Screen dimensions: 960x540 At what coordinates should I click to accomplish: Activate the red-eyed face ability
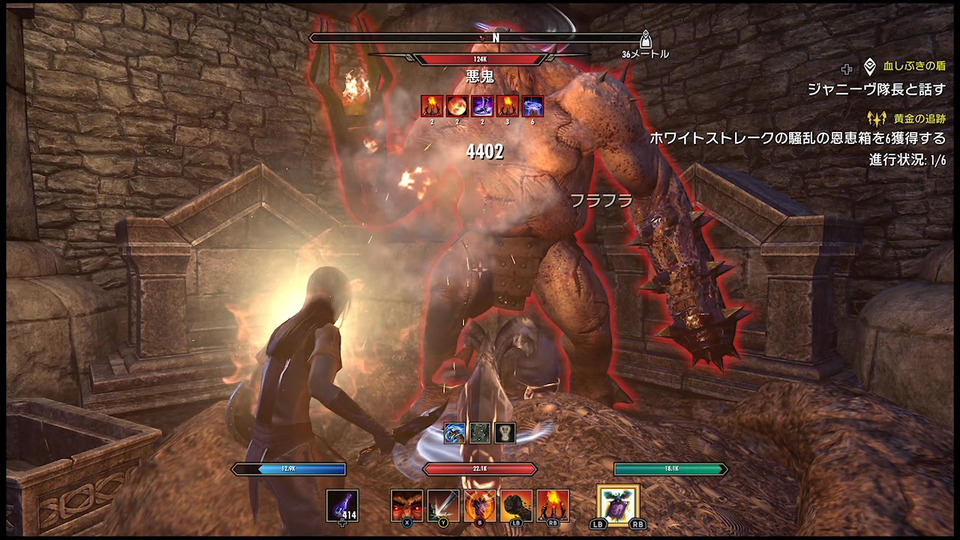coord(407,505)
